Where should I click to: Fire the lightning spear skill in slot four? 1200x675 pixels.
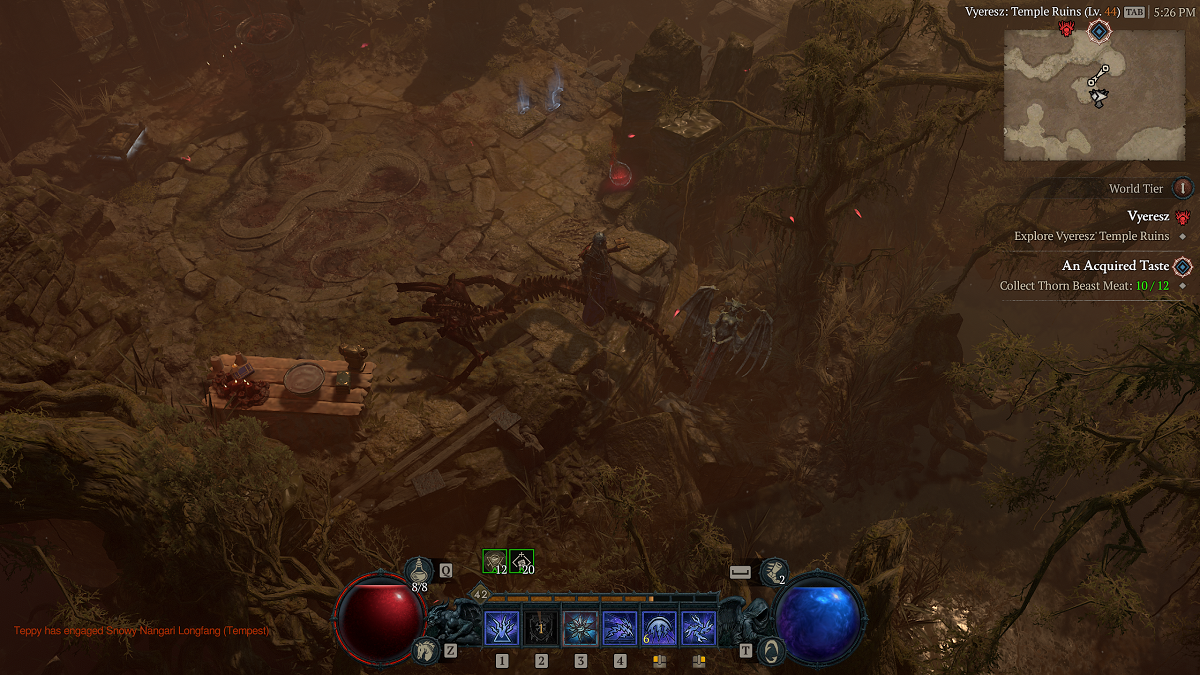coord(620,629)
